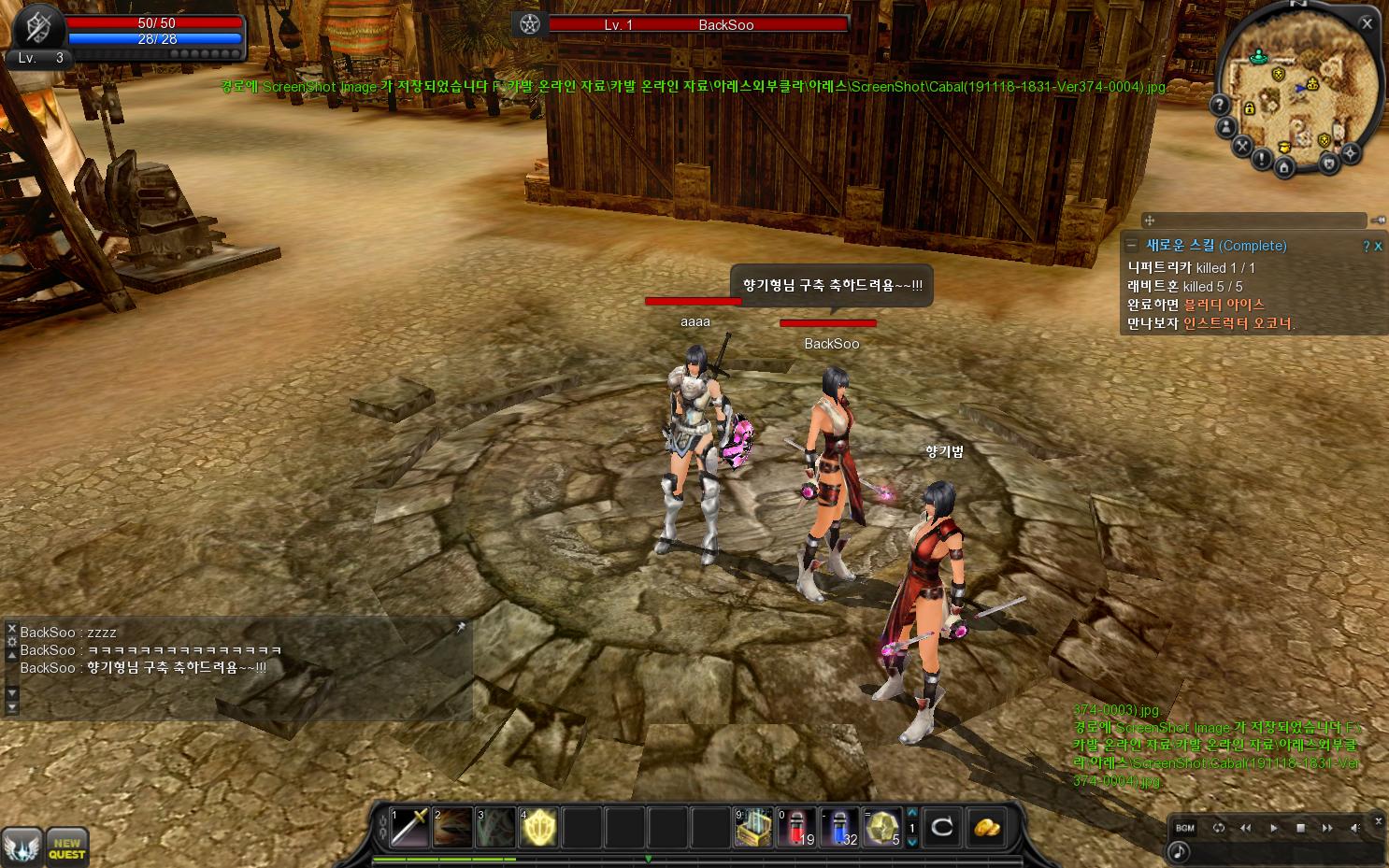
Task: Click the gold coins icon on the hotbar
Action: (987, 827)
